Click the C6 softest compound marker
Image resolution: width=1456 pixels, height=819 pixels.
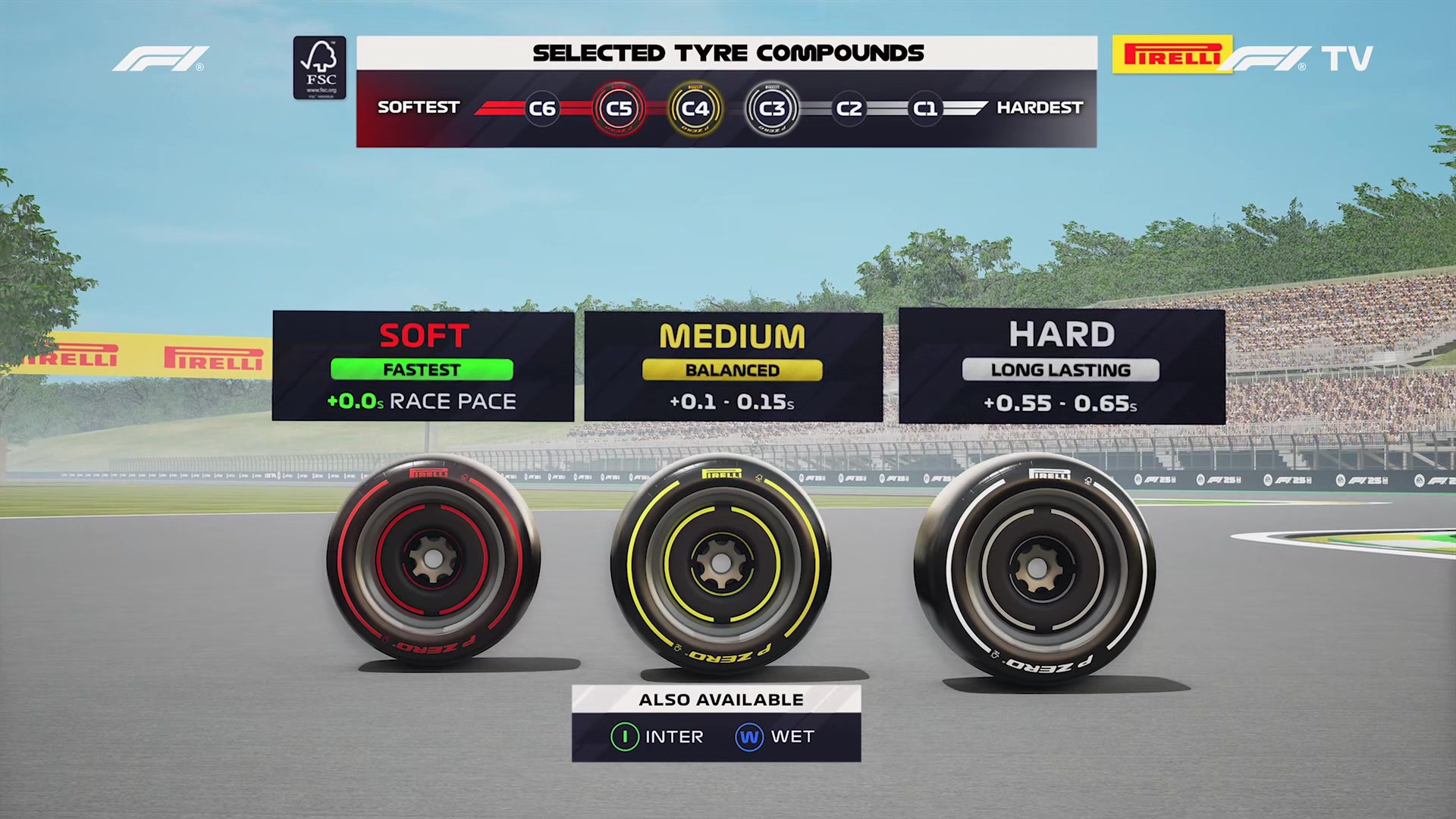point(542,108)
